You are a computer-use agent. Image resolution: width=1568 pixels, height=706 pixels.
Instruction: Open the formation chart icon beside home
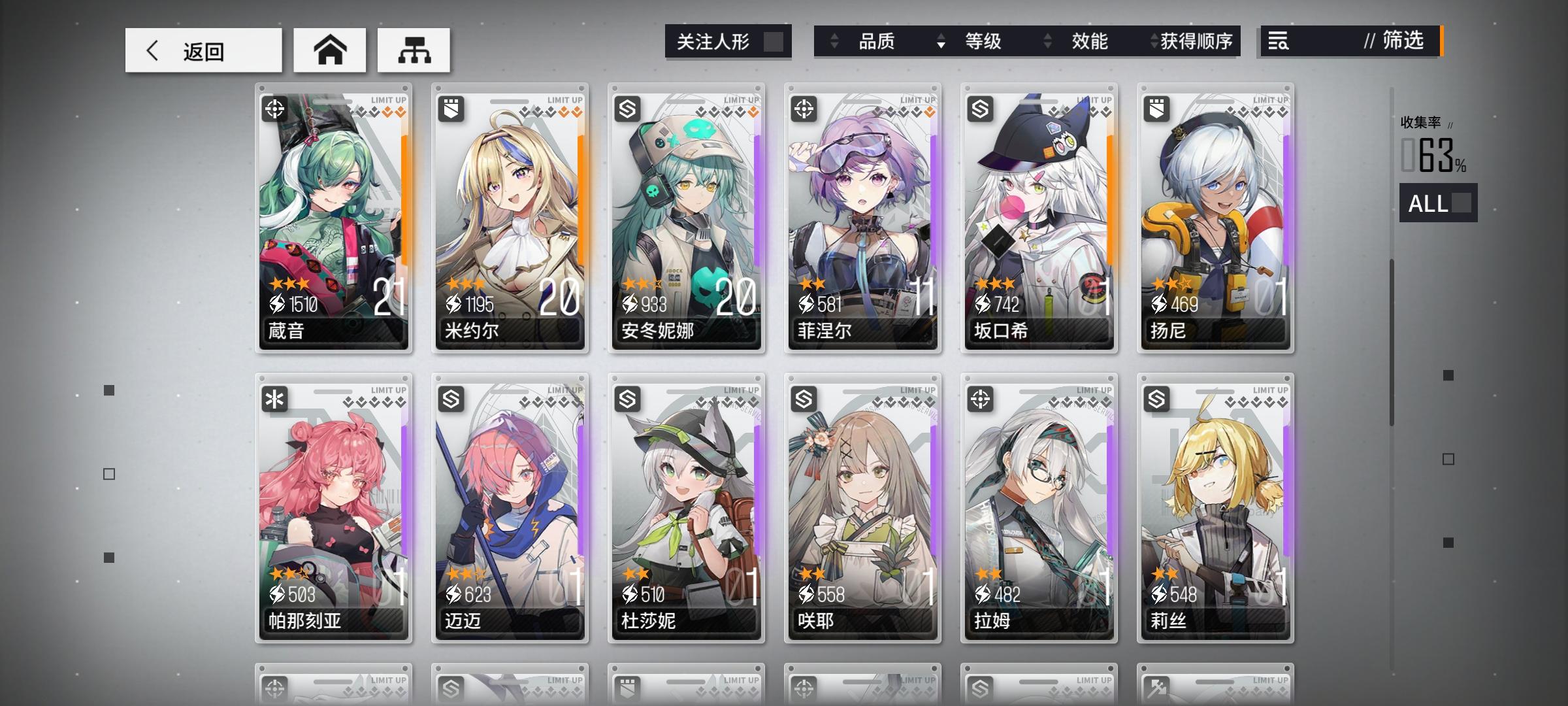(414, 50)
